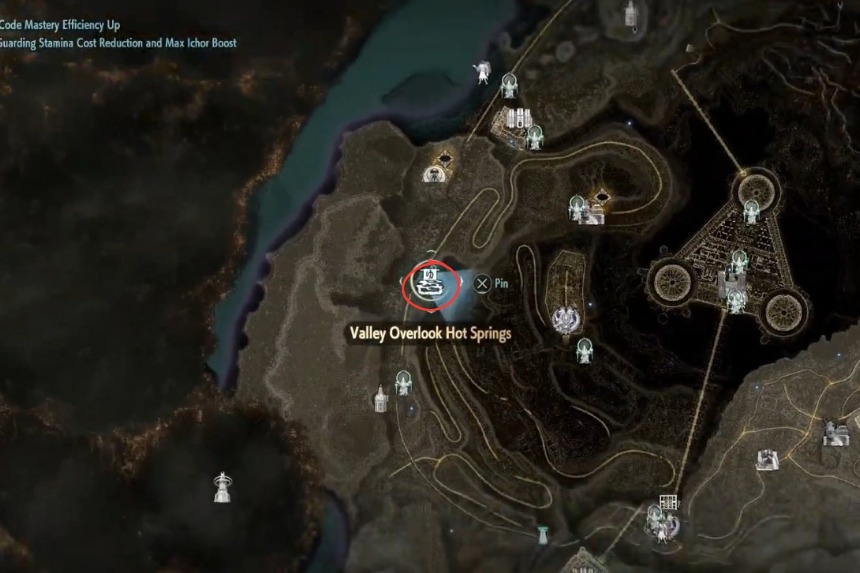Select the small teal beacon tower marker
This screenshot has width=860, height=573.
[x=543, y=533]
